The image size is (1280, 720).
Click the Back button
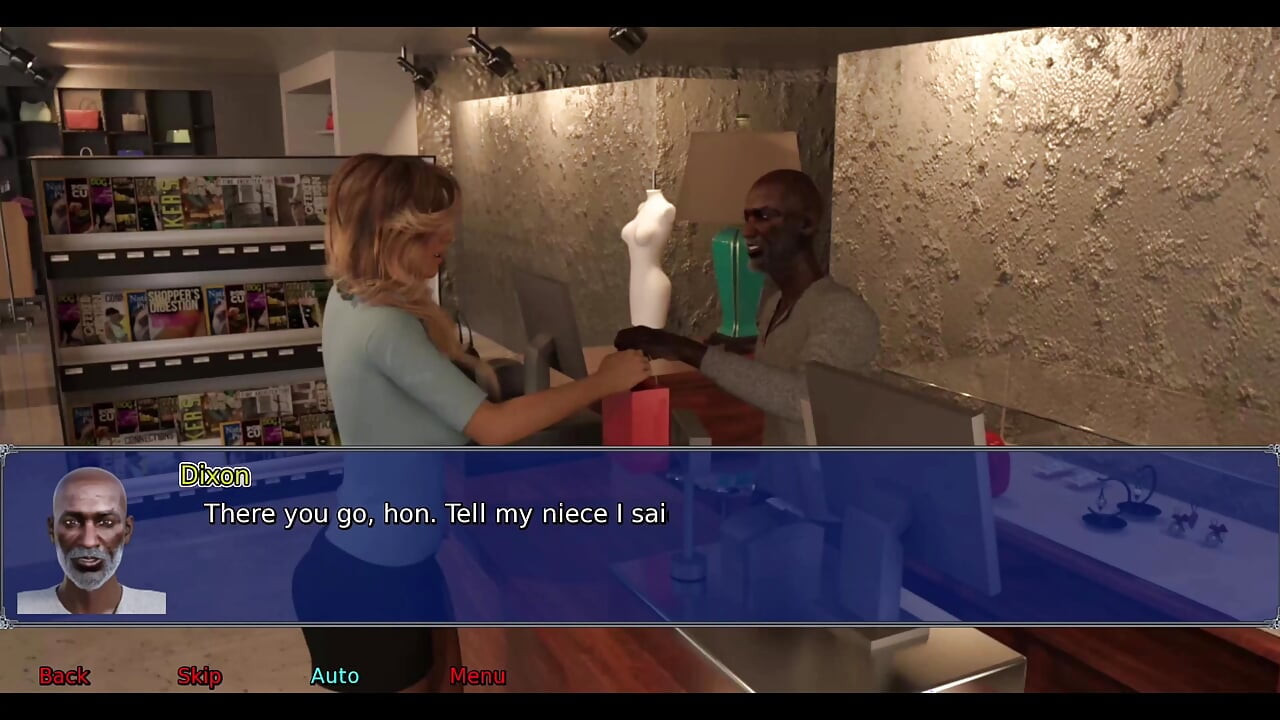pos(64,676)
